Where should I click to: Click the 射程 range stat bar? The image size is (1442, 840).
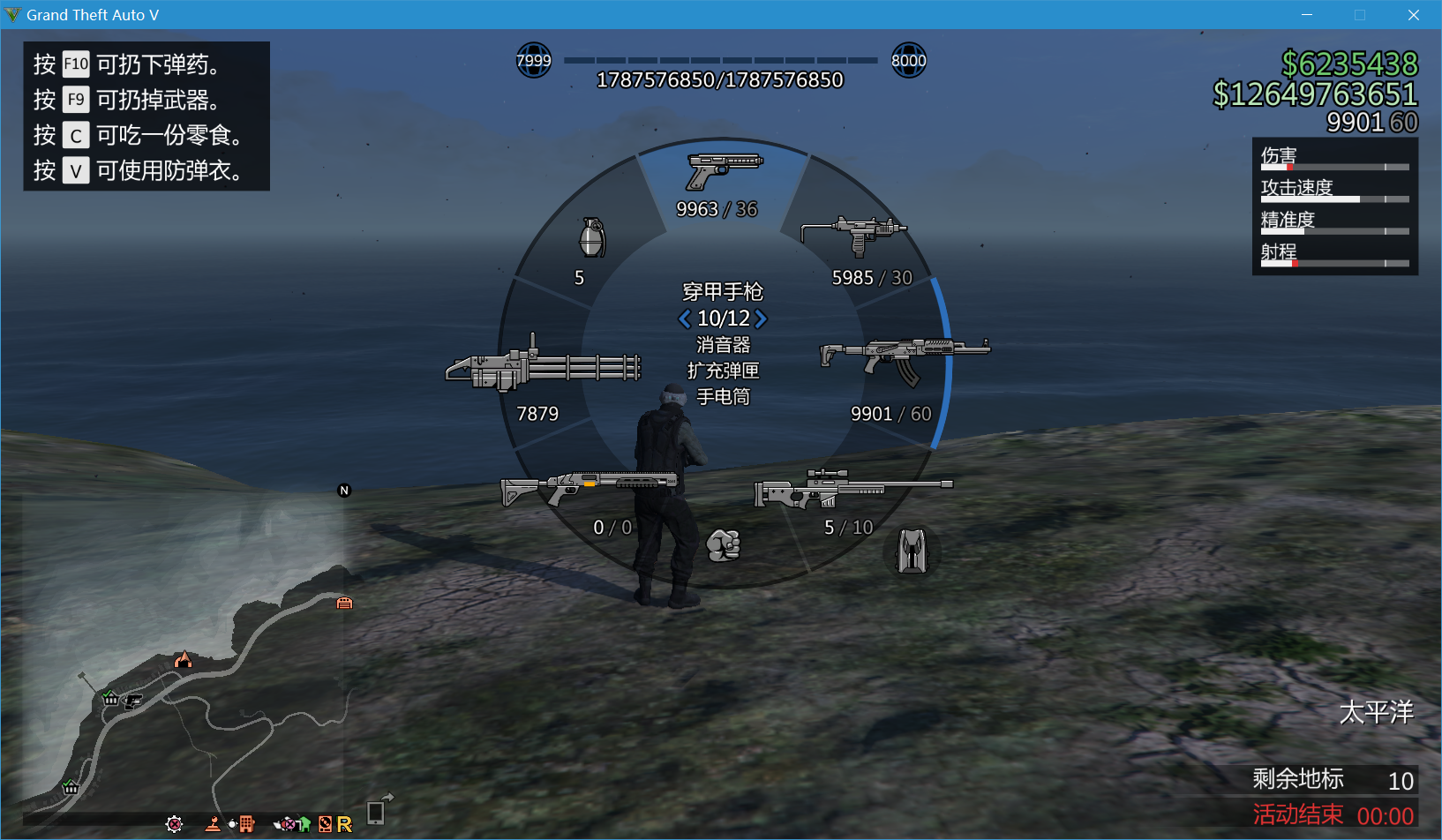tap(1333, 262)
